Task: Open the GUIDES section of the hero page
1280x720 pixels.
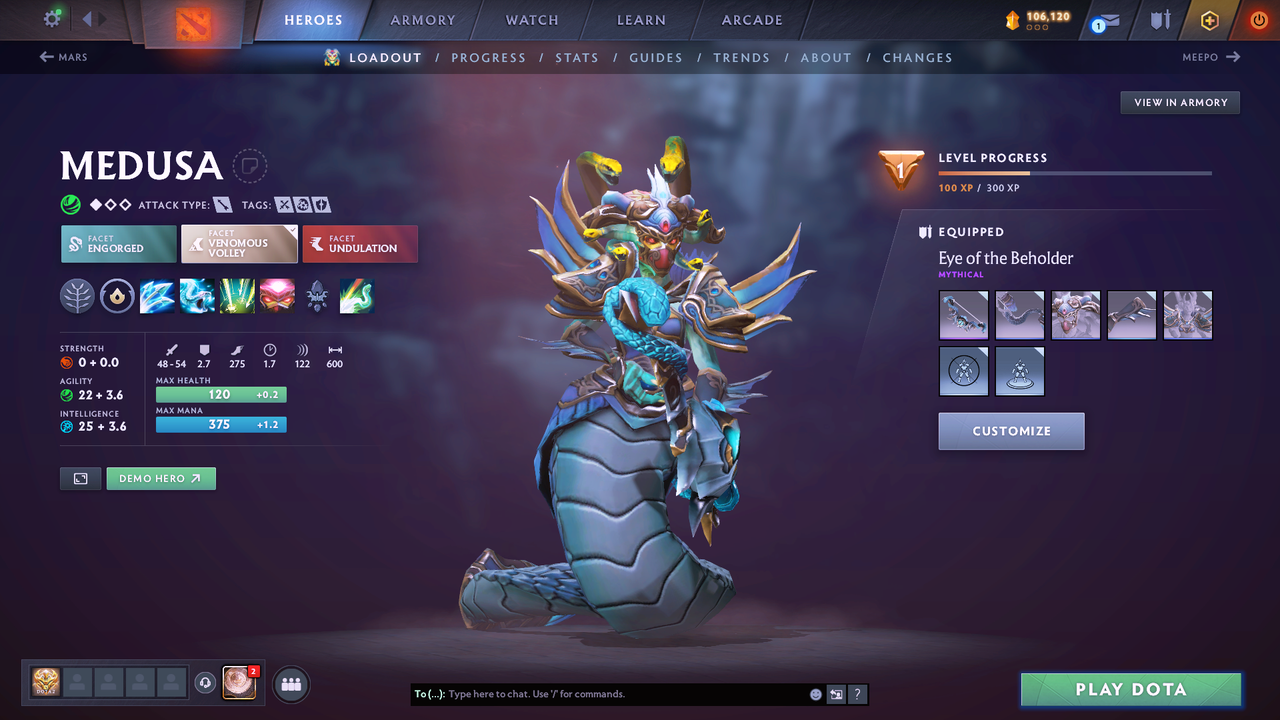Action: [x=656, y=57]
